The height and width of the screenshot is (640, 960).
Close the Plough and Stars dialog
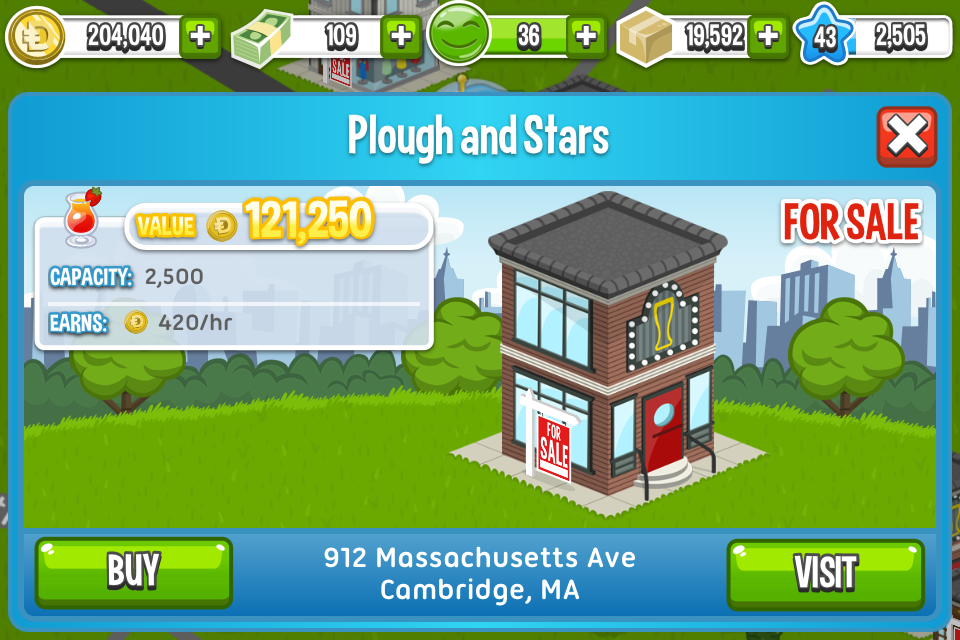pyautogui.click(x=906, y=137)
